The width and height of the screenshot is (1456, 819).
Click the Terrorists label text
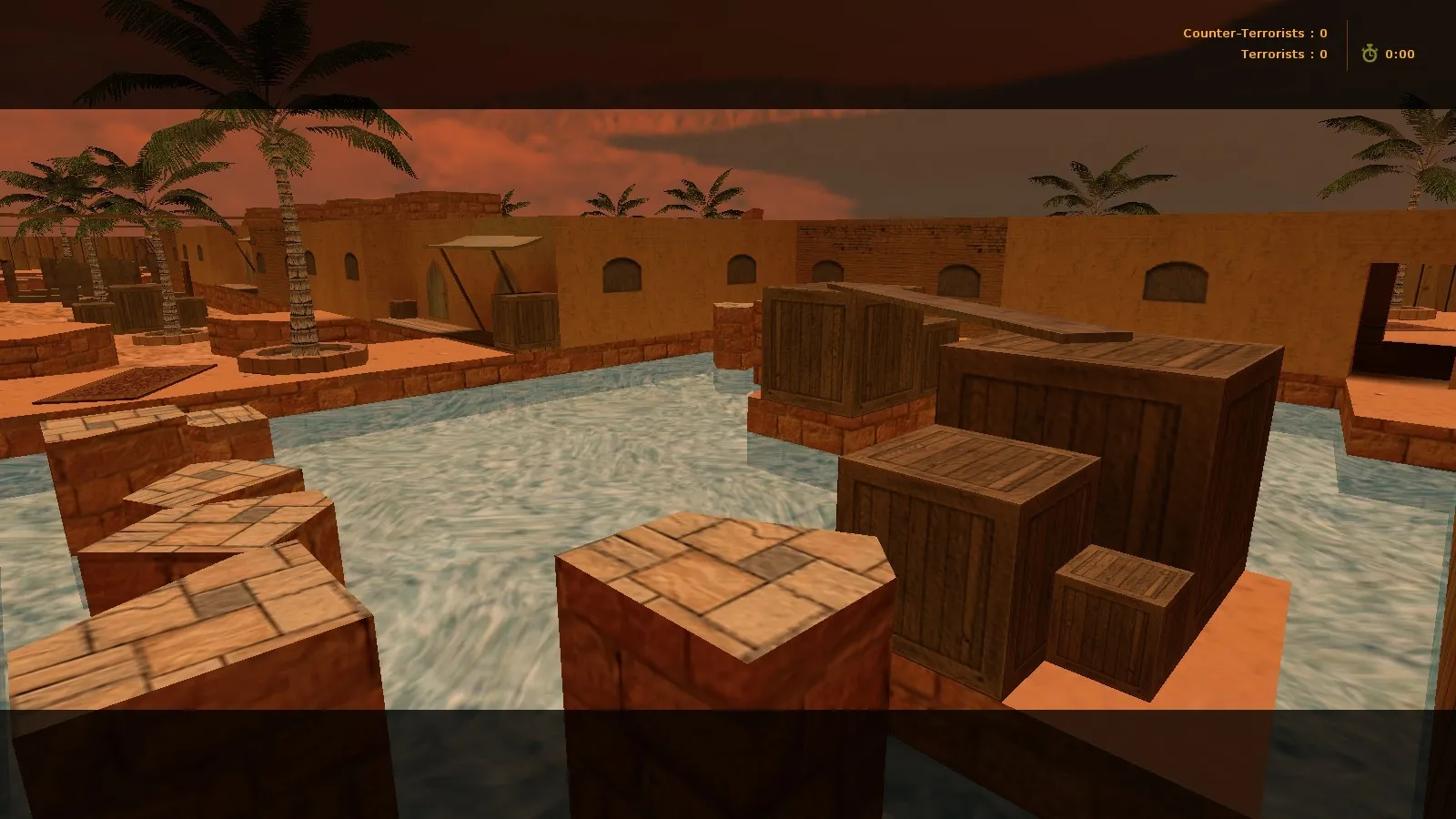pyautogui.click(x=1271, y=54)
